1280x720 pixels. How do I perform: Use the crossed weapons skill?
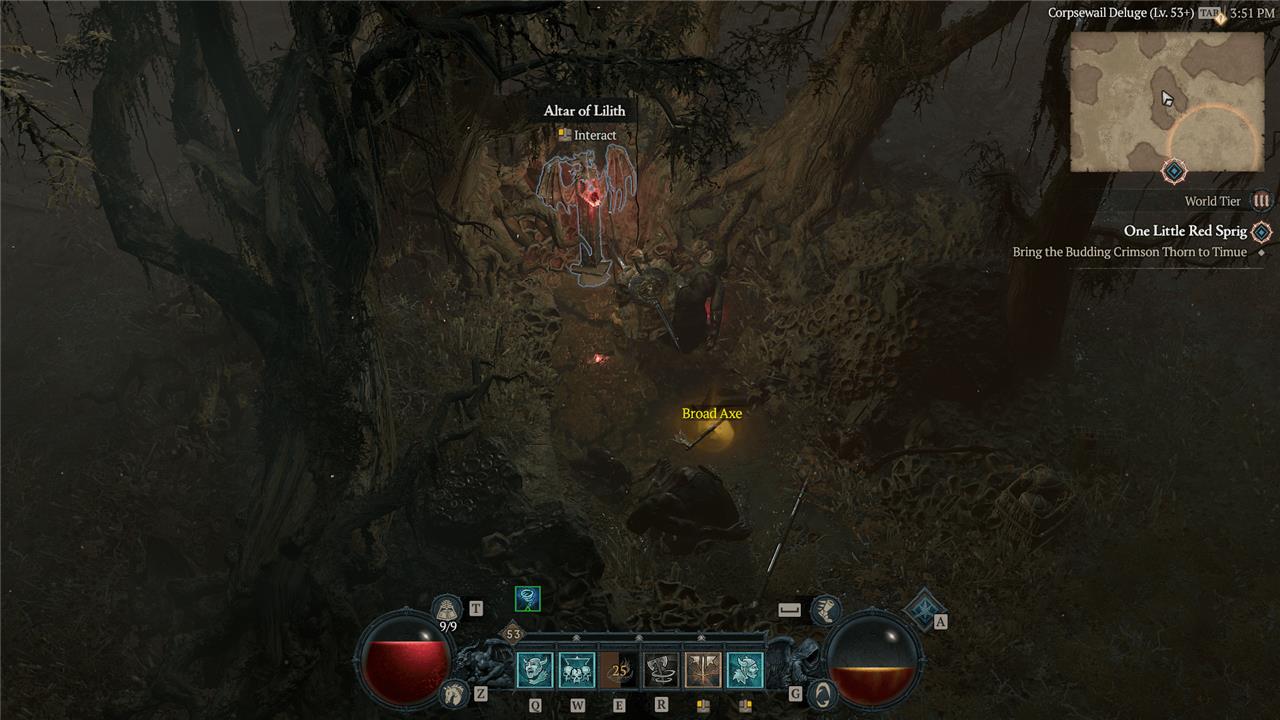point(703,670)
